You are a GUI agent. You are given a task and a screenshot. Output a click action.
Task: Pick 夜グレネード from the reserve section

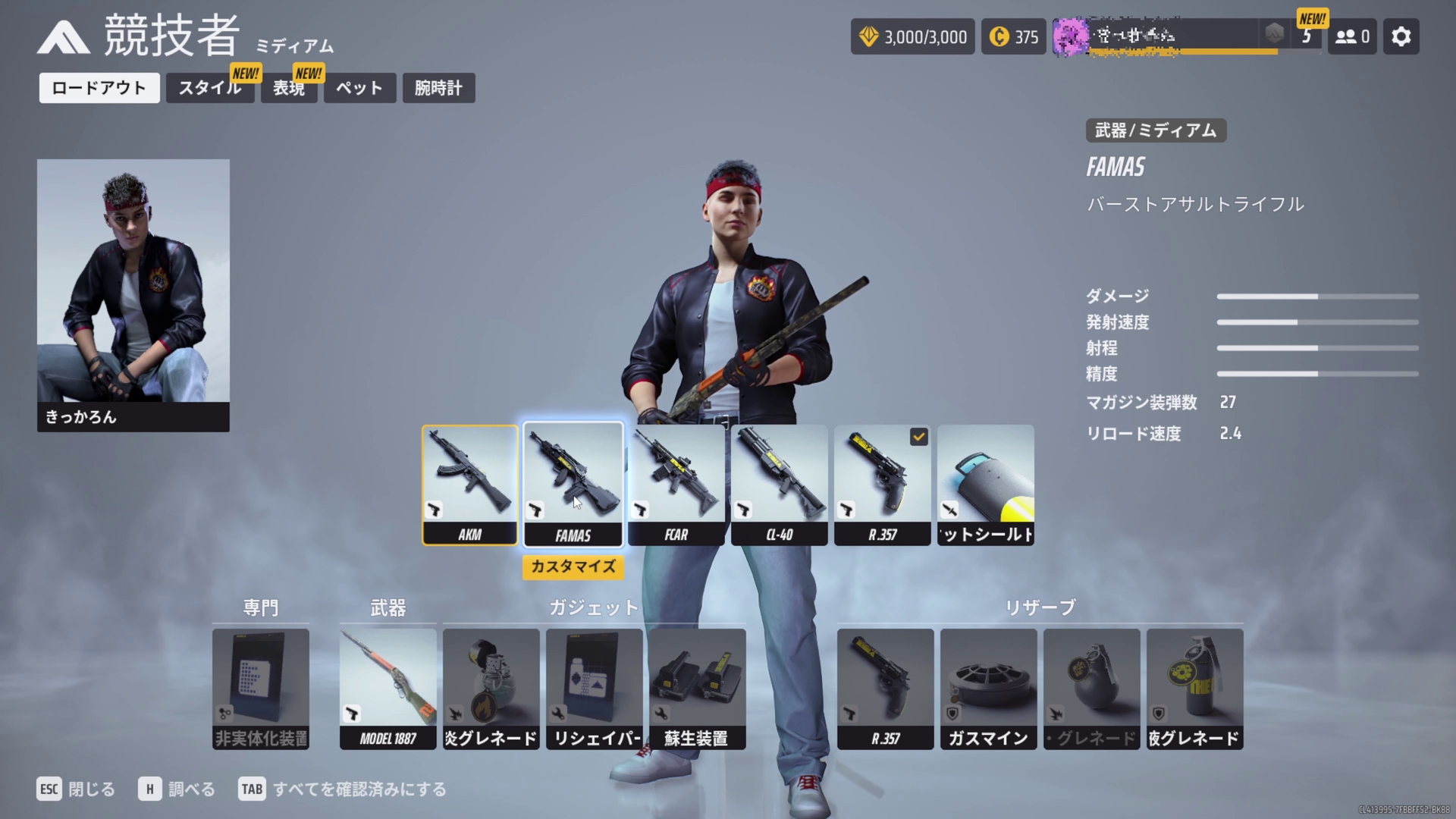[1194, 682]
